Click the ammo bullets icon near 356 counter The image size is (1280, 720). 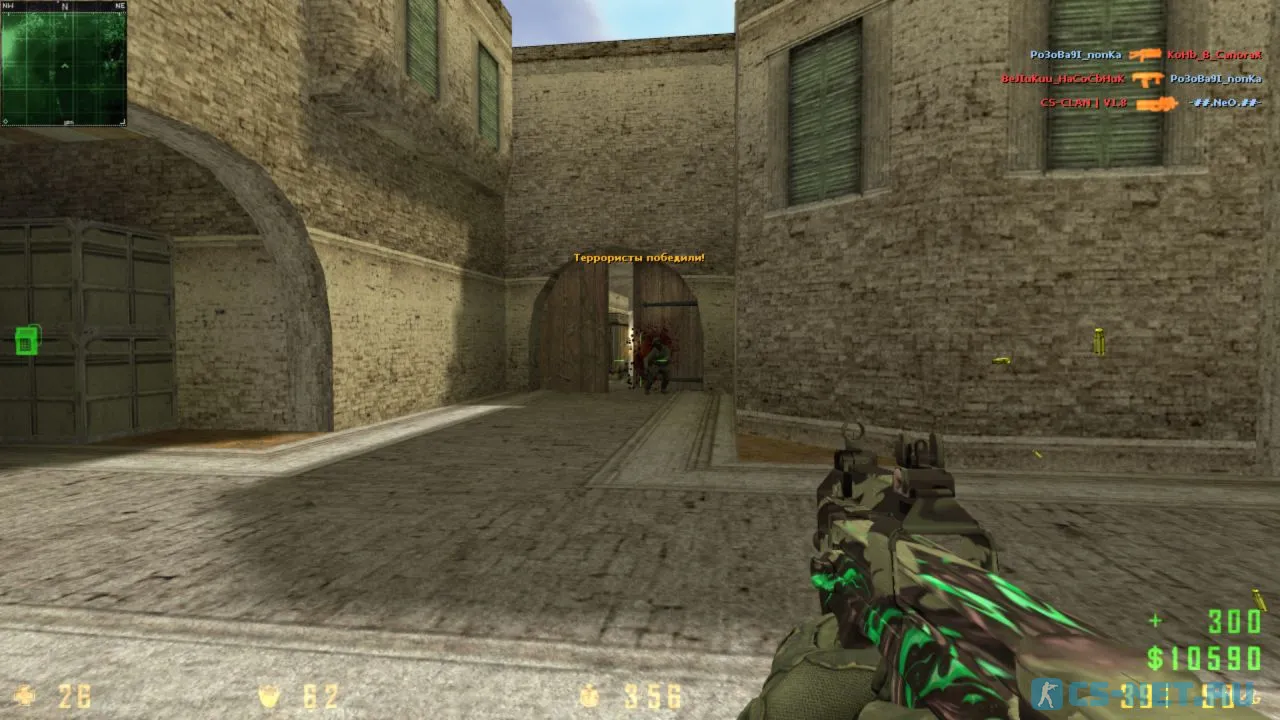coord(588,694)
